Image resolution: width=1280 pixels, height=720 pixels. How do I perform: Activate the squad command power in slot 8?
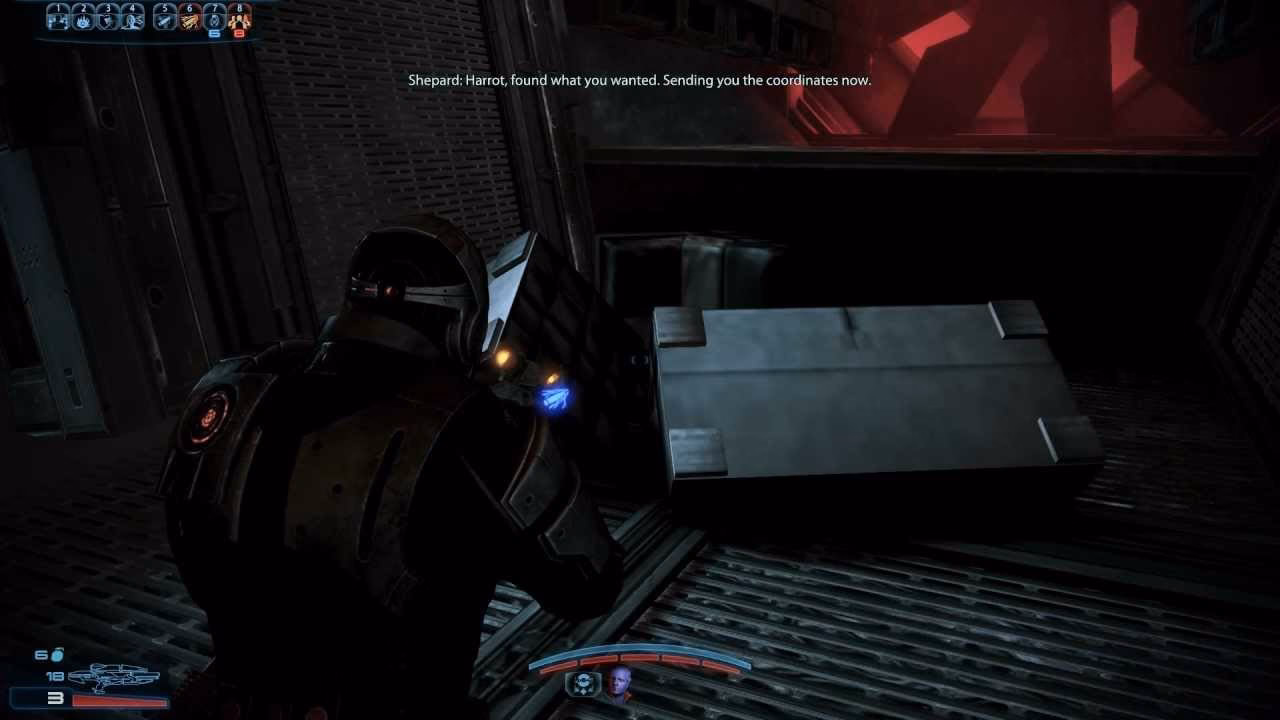click(240, 22)
